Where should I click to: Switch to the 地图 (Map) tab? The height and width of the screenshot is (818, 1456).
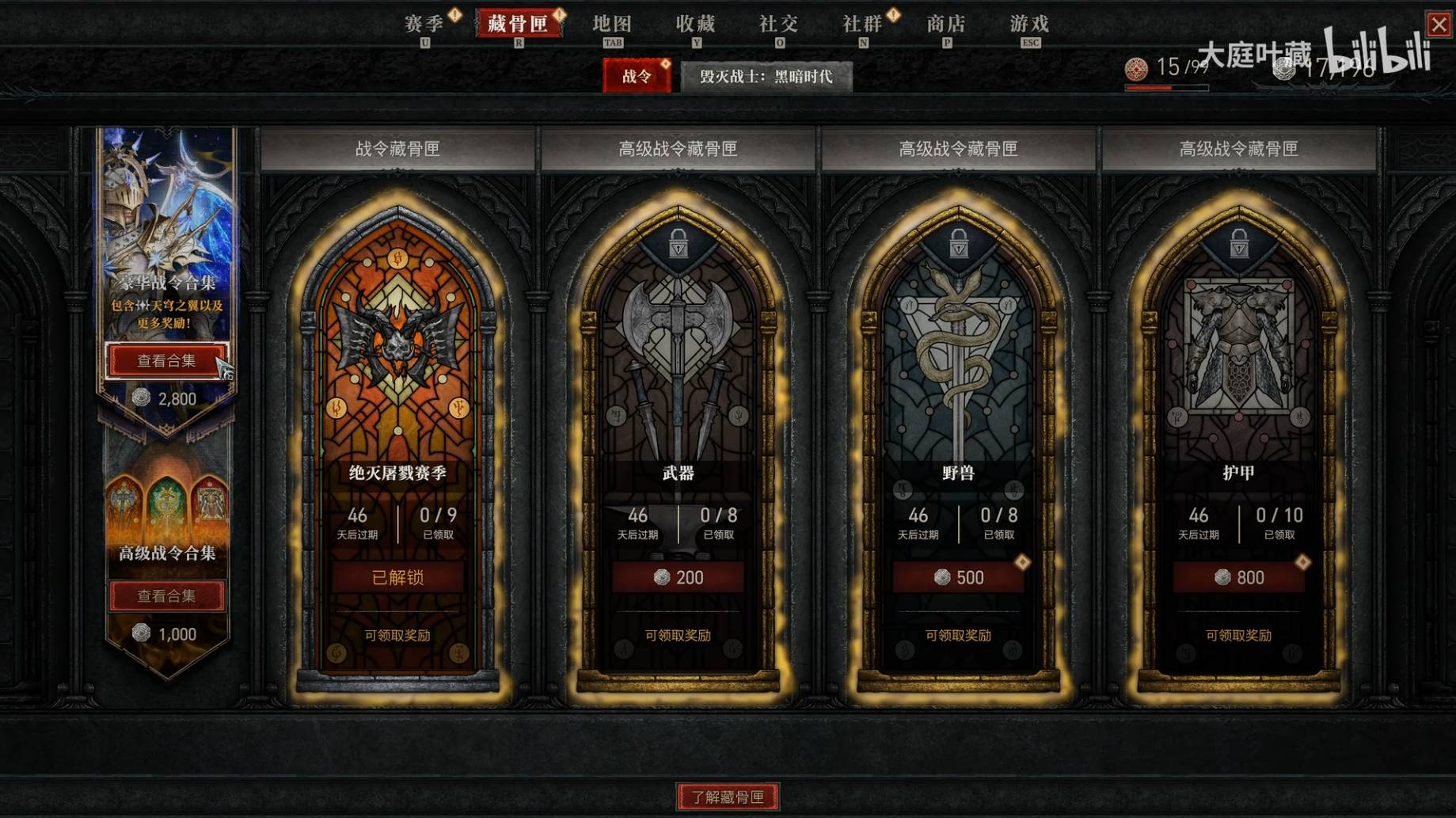pyautogui.click(x=612, y=25)
